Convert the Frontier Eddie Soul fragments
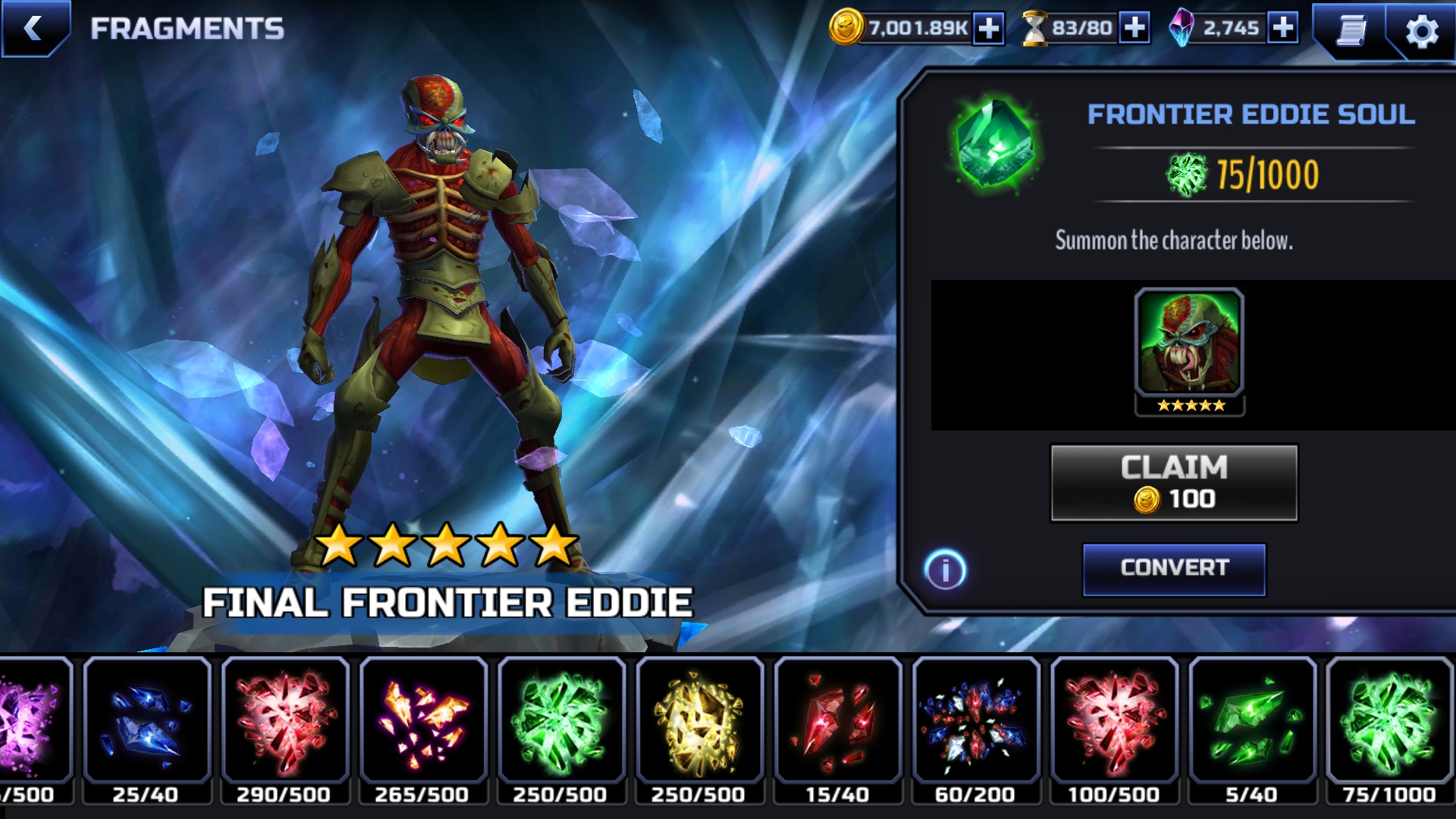Image resolution: width=1456 pixels, height=819 pixels. 1174,569
